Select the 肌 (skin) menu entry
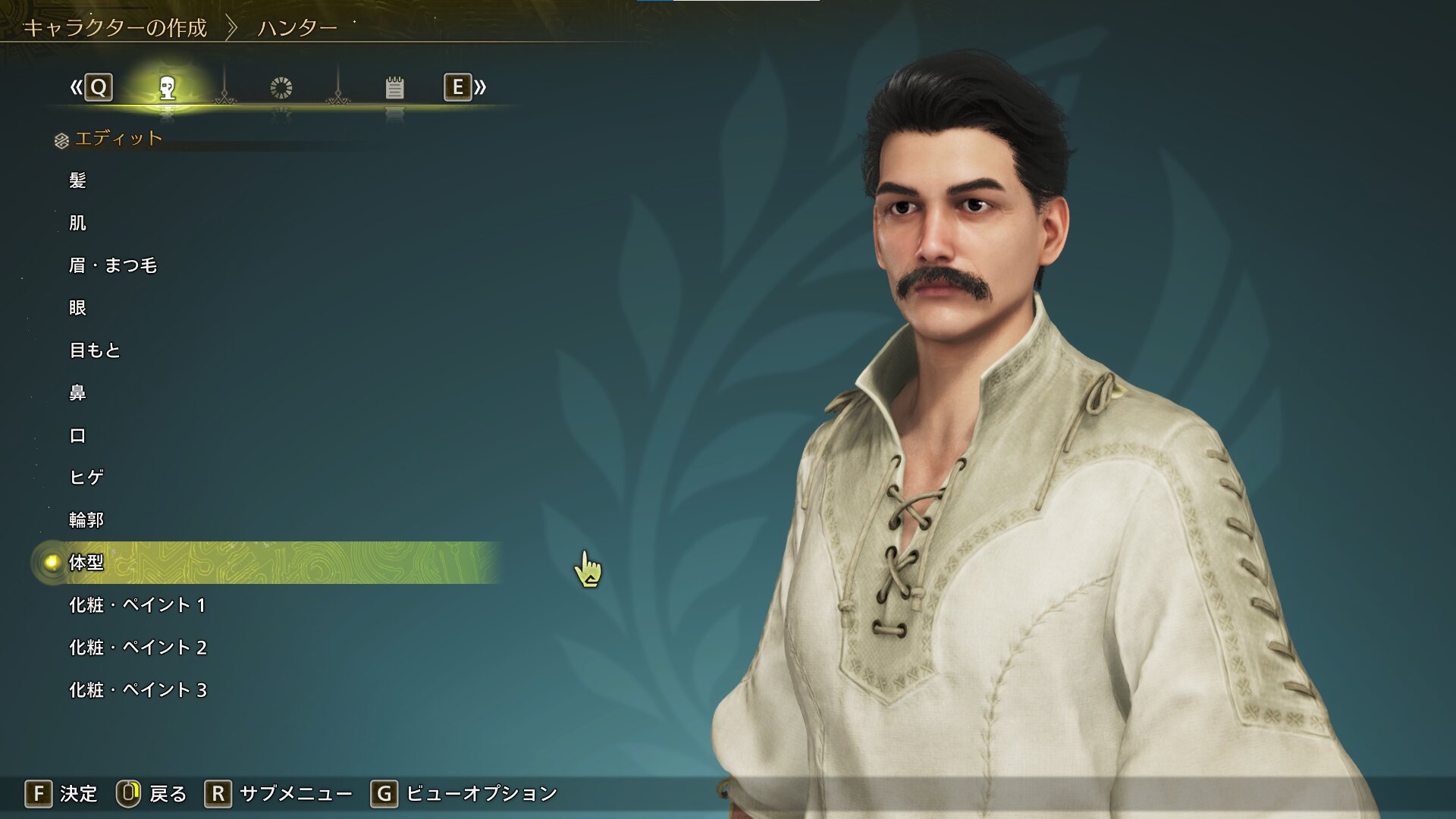This screenshot has height=819, width=1456. 77,223
